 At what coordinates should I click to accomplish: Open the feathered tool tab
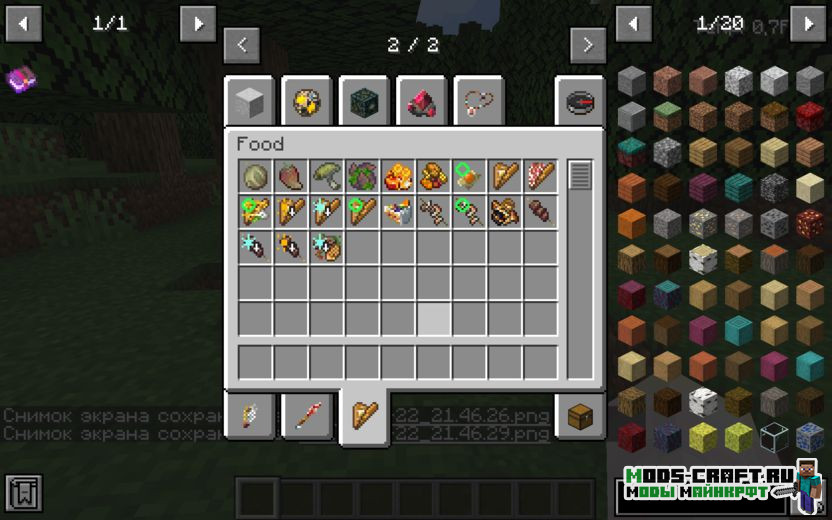(249, 415)
